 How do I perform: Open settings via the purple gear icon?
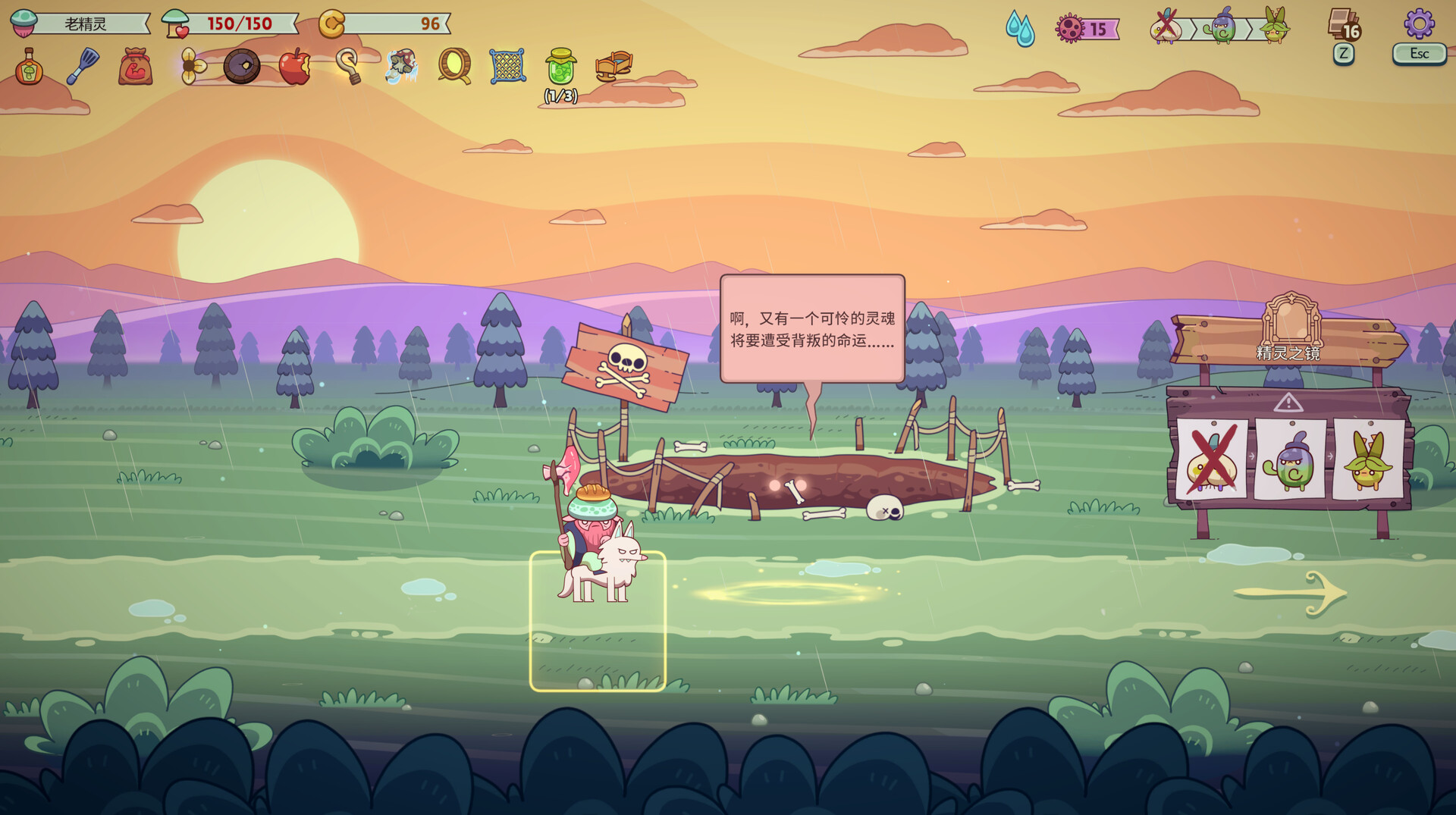(x=1419, y=24)
